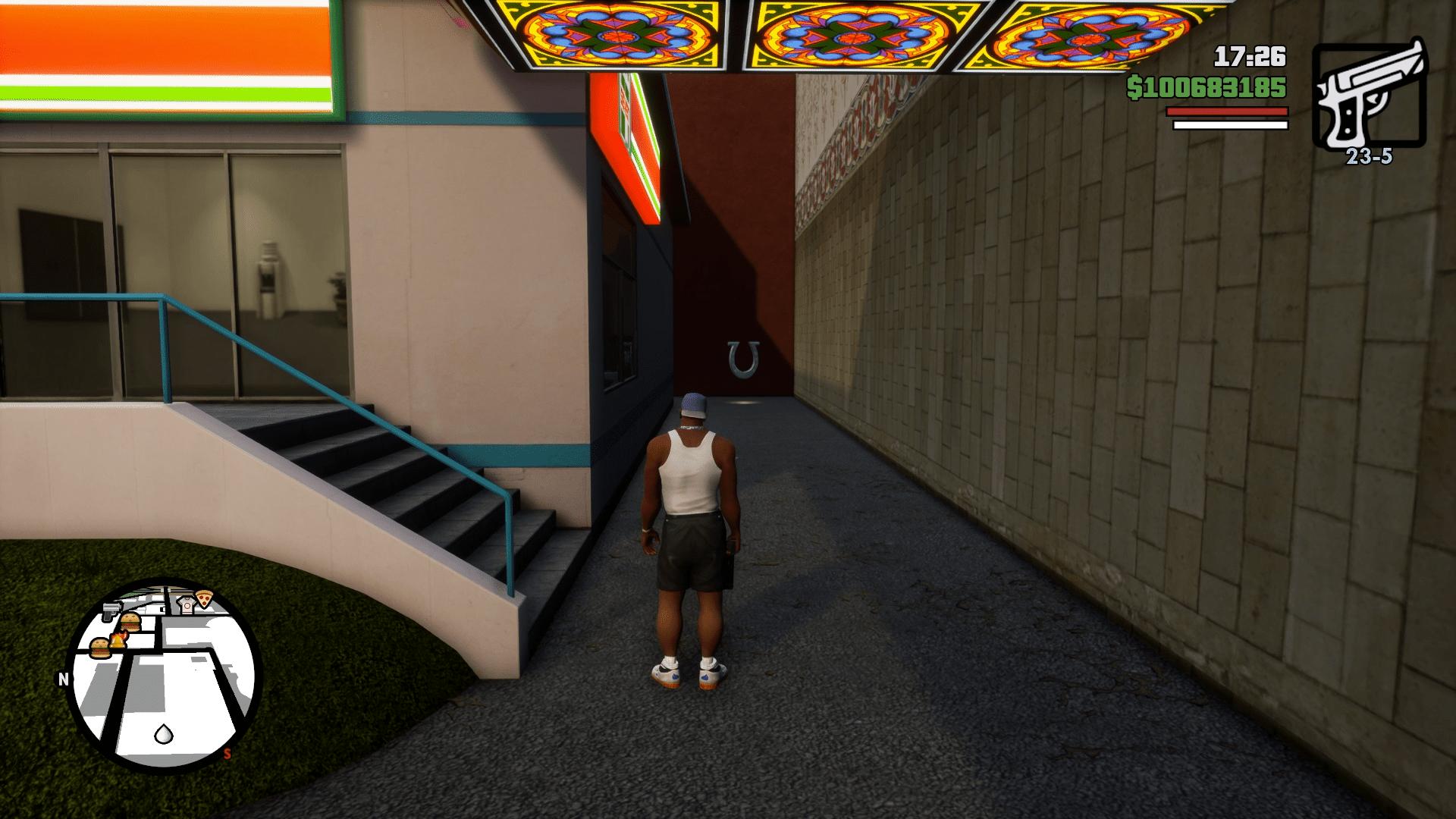
Task: Click the water droplet marker on the minimap
Action: (x=163, y=735)
